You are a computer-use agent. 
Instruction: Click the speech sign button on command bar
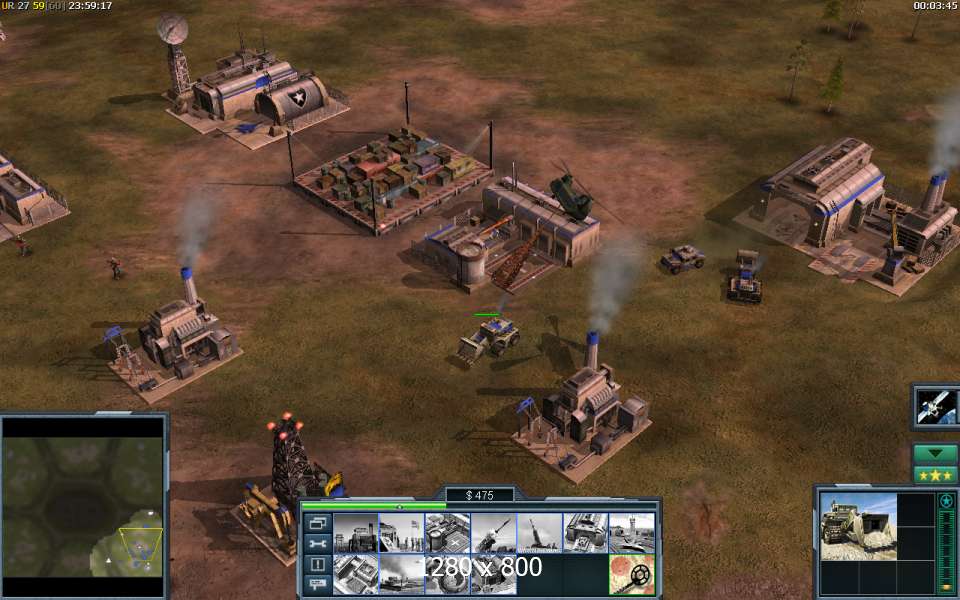tap(318, 584)
